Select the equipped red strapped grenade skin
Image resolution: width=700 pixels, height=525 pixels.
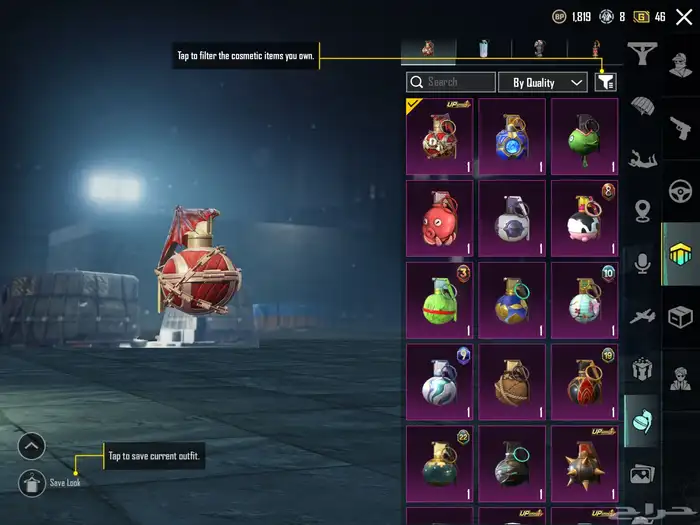pos(439,135)
